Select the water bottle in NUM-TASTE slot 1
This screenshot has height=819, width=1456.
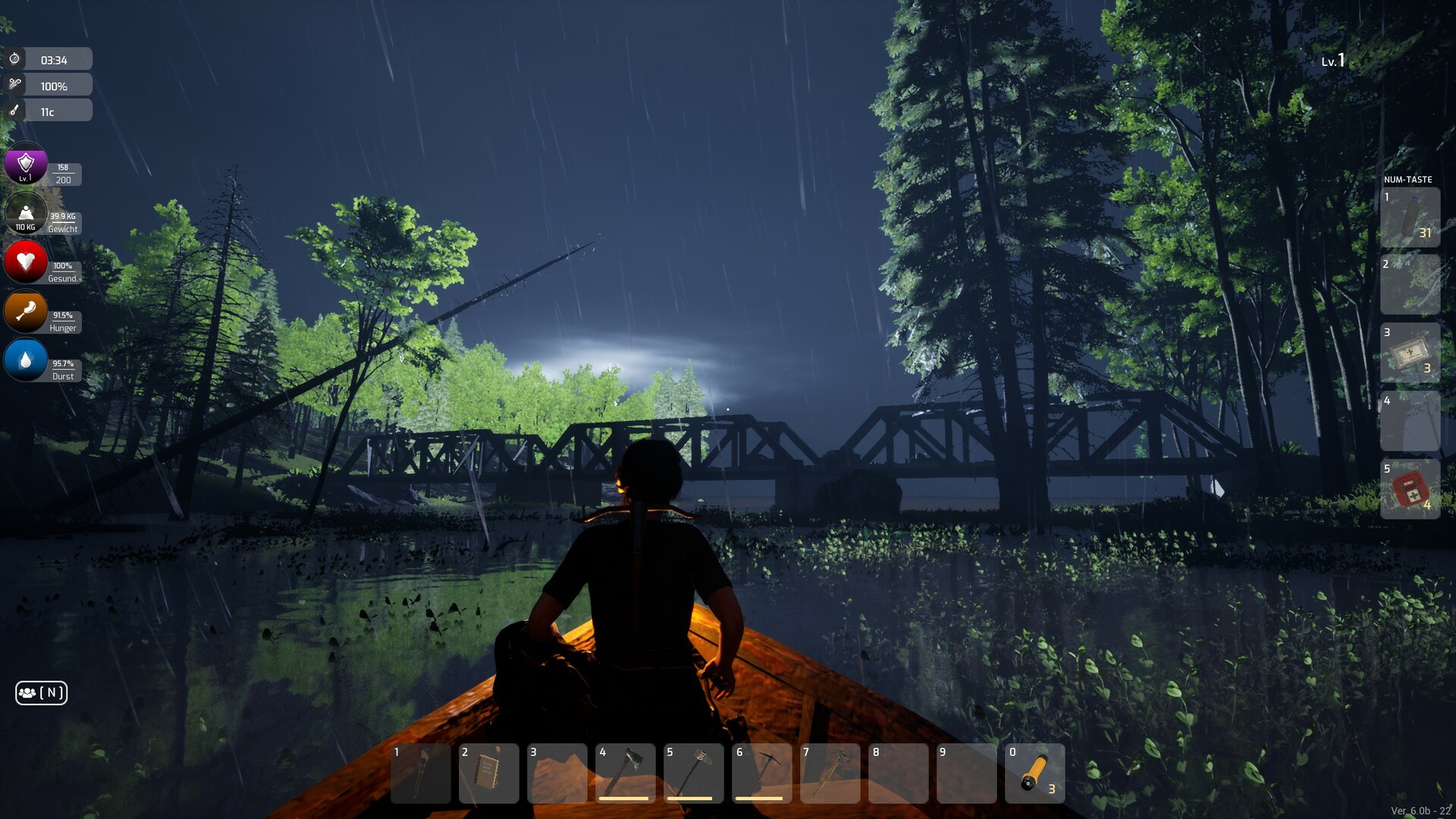1410,218
